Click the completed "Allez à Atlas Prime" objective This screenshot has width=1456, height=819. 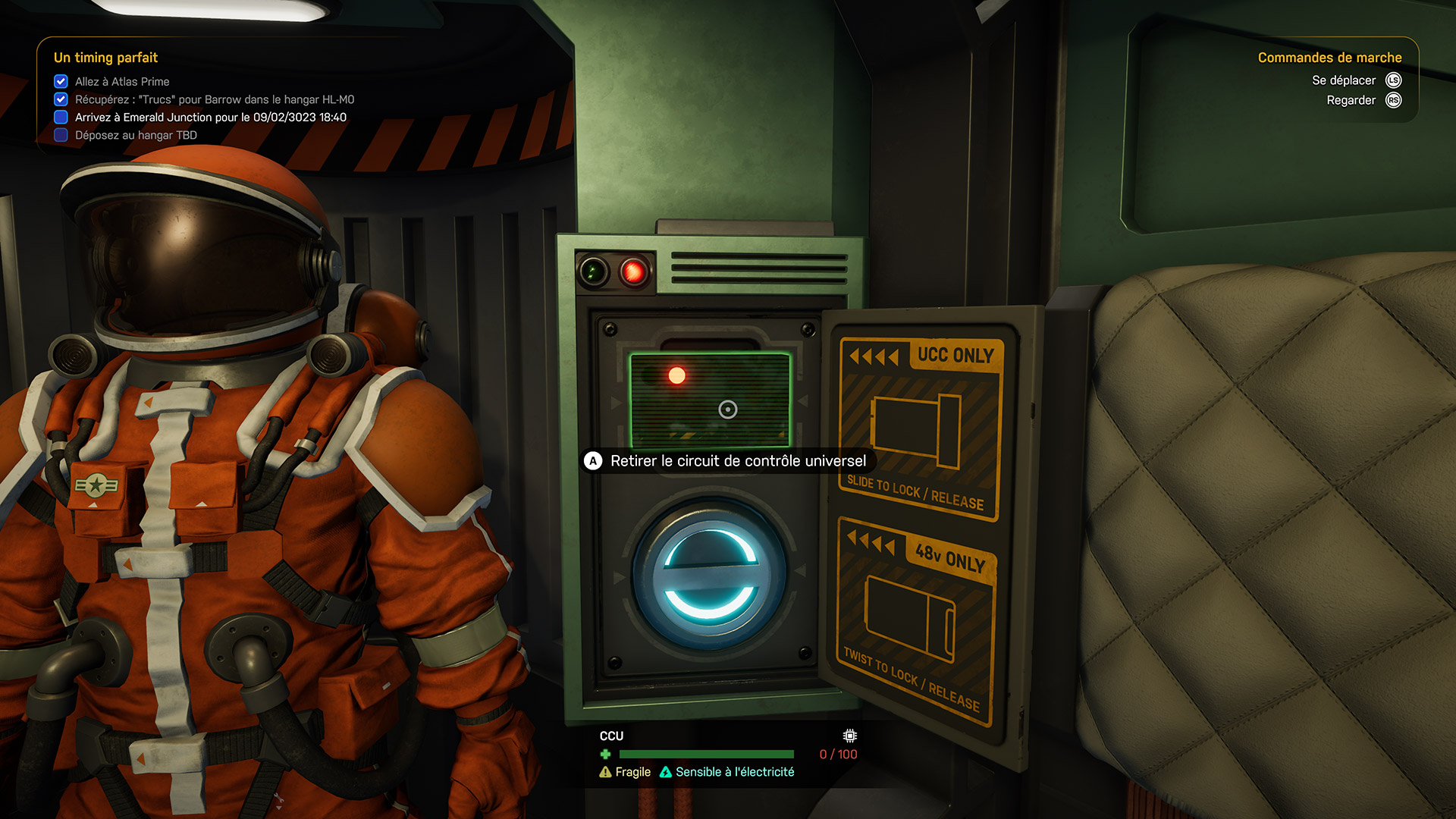click(x=121, y=81)
